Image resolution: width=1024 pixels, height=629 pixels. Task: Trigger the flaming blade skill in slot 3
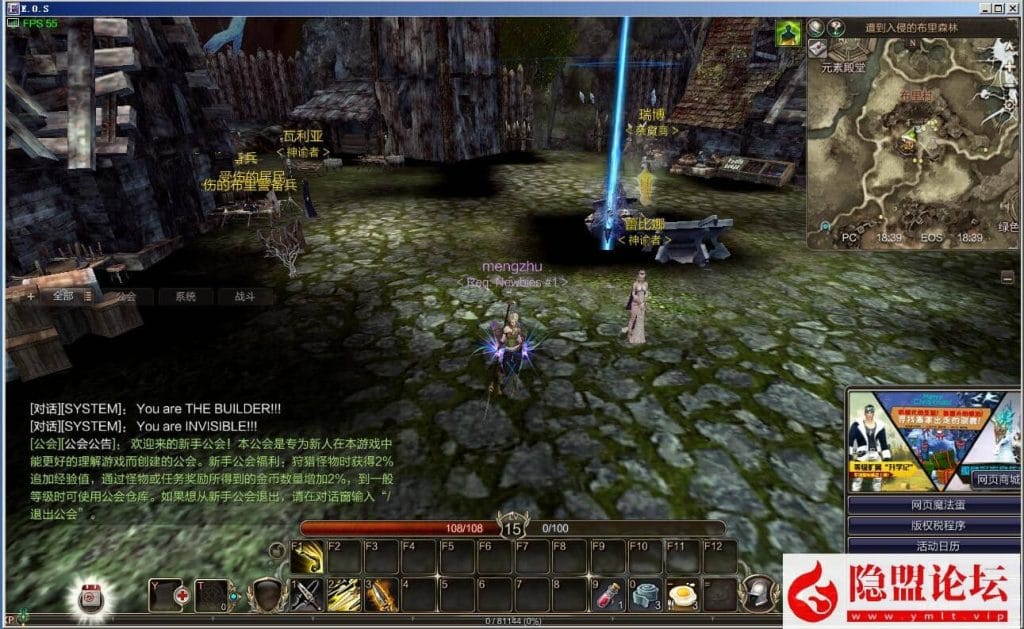point(381,595)
